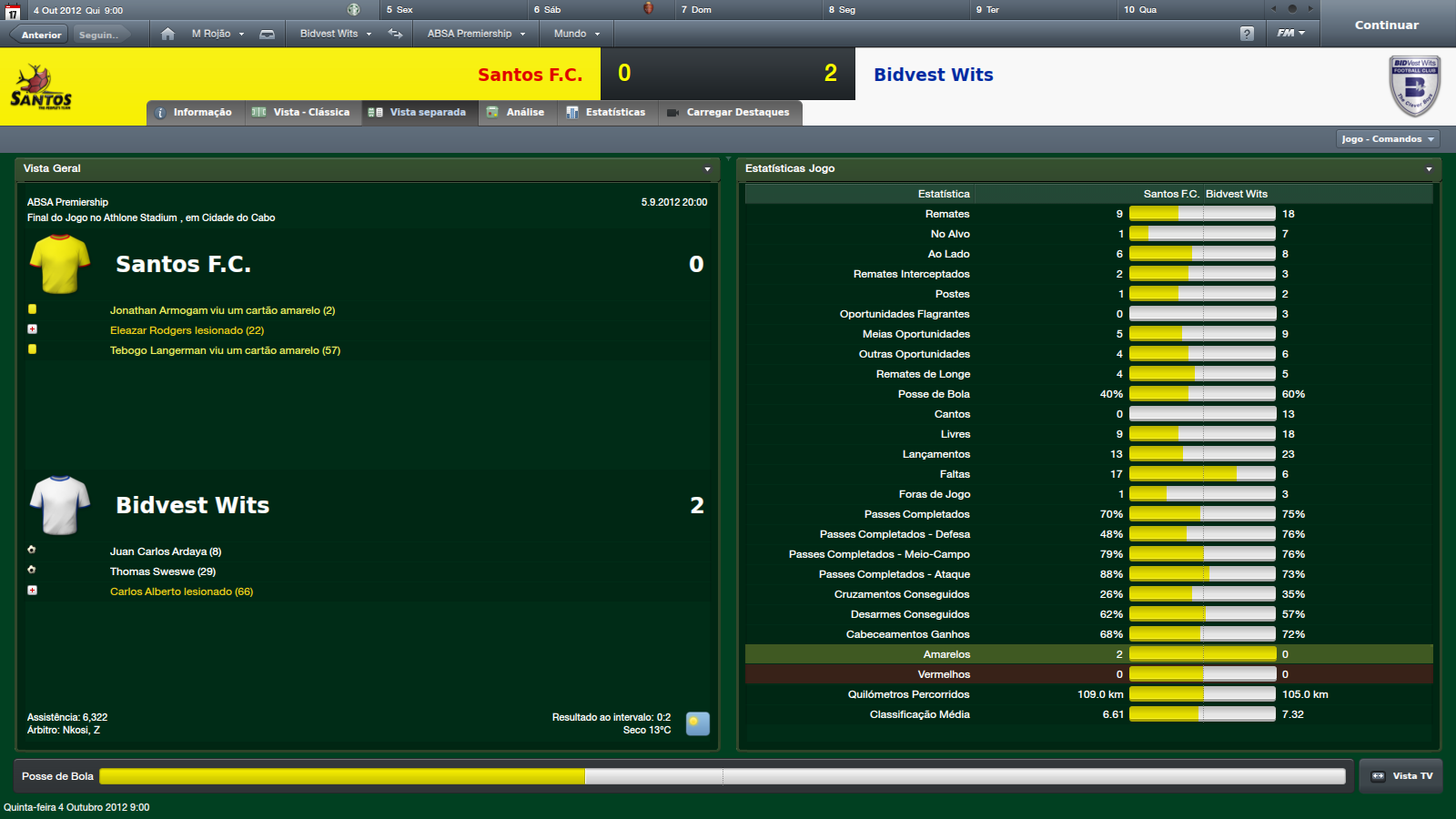Open the Bidvest Wits club menu
Viewport: 1456px width, 819px height.
(x=335, y=34)
